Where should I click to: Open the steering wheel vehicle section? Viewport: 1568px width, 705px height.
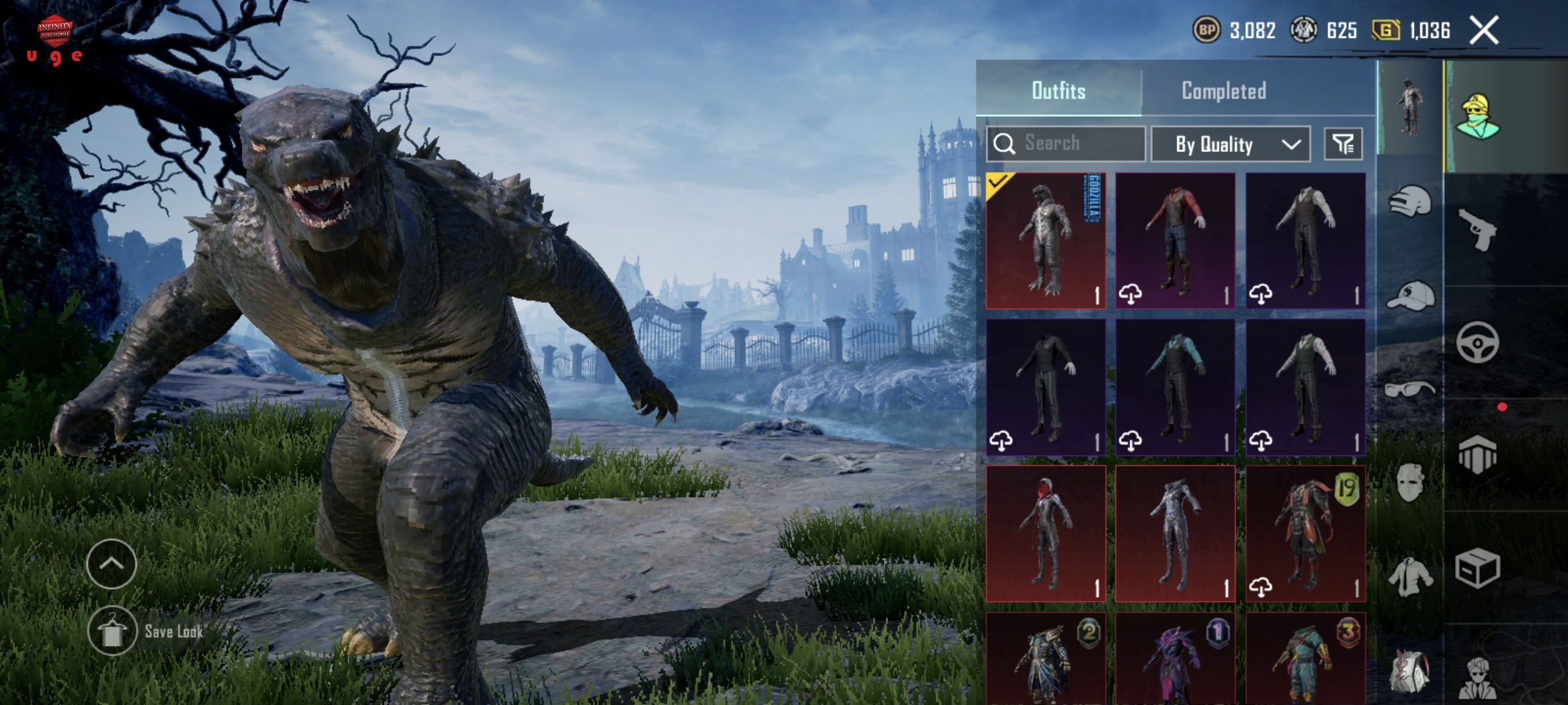[x=1477, y=343]
